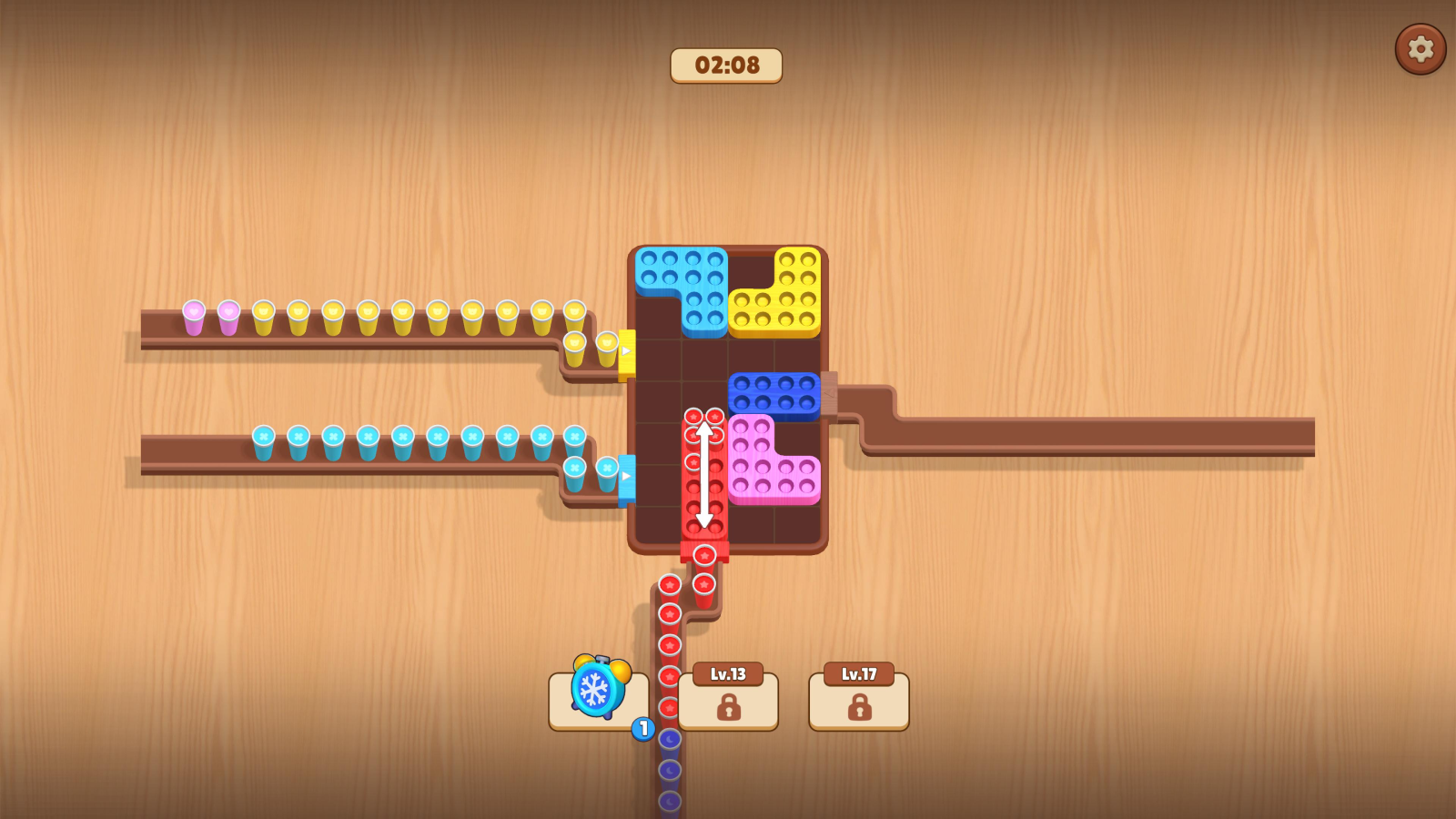Click the blue "1" count badge
Viewport: 1456px width, 819px height.
point(641,727)
